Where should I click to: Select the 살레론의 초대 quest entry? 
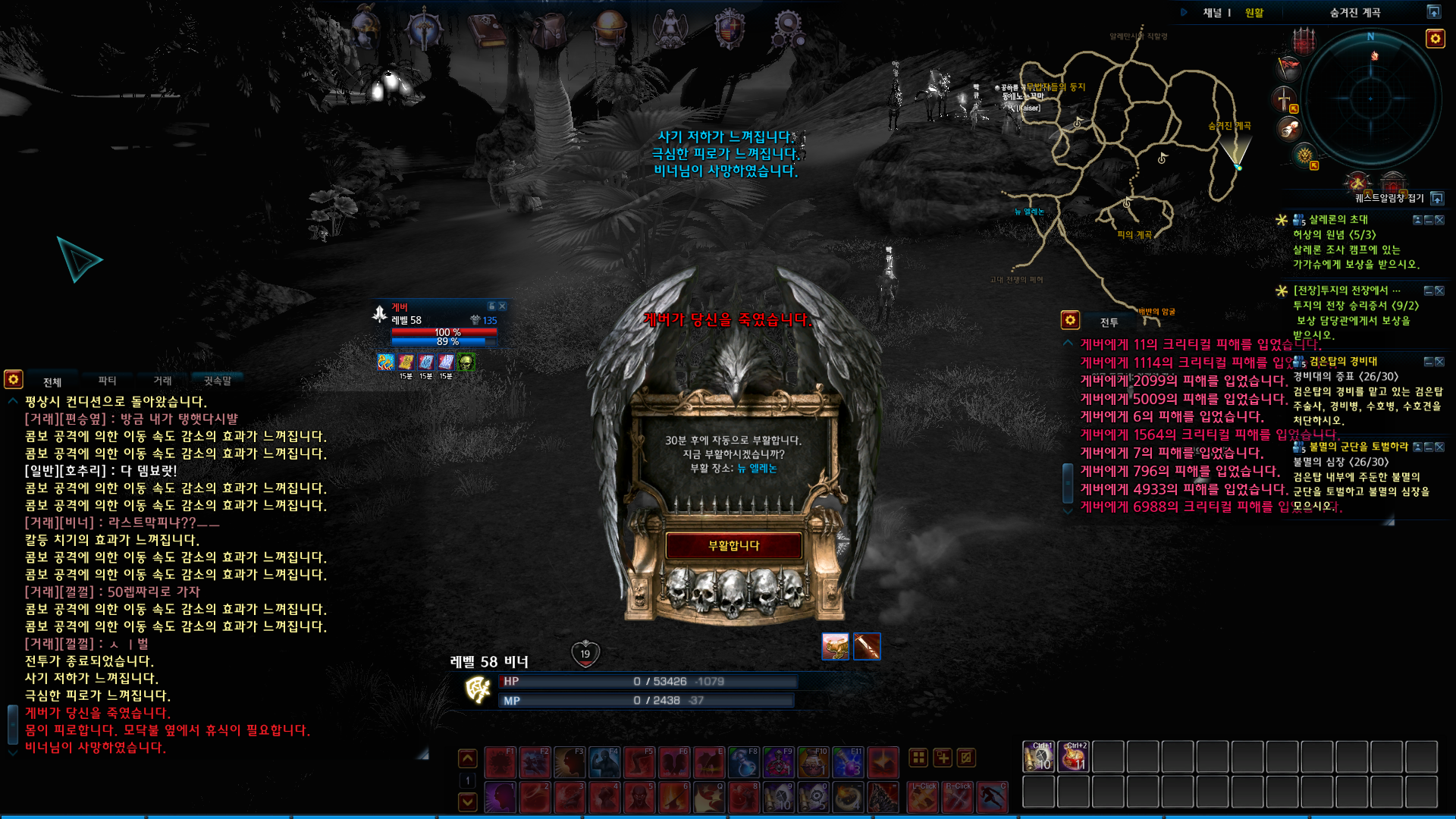point(1338,220)
